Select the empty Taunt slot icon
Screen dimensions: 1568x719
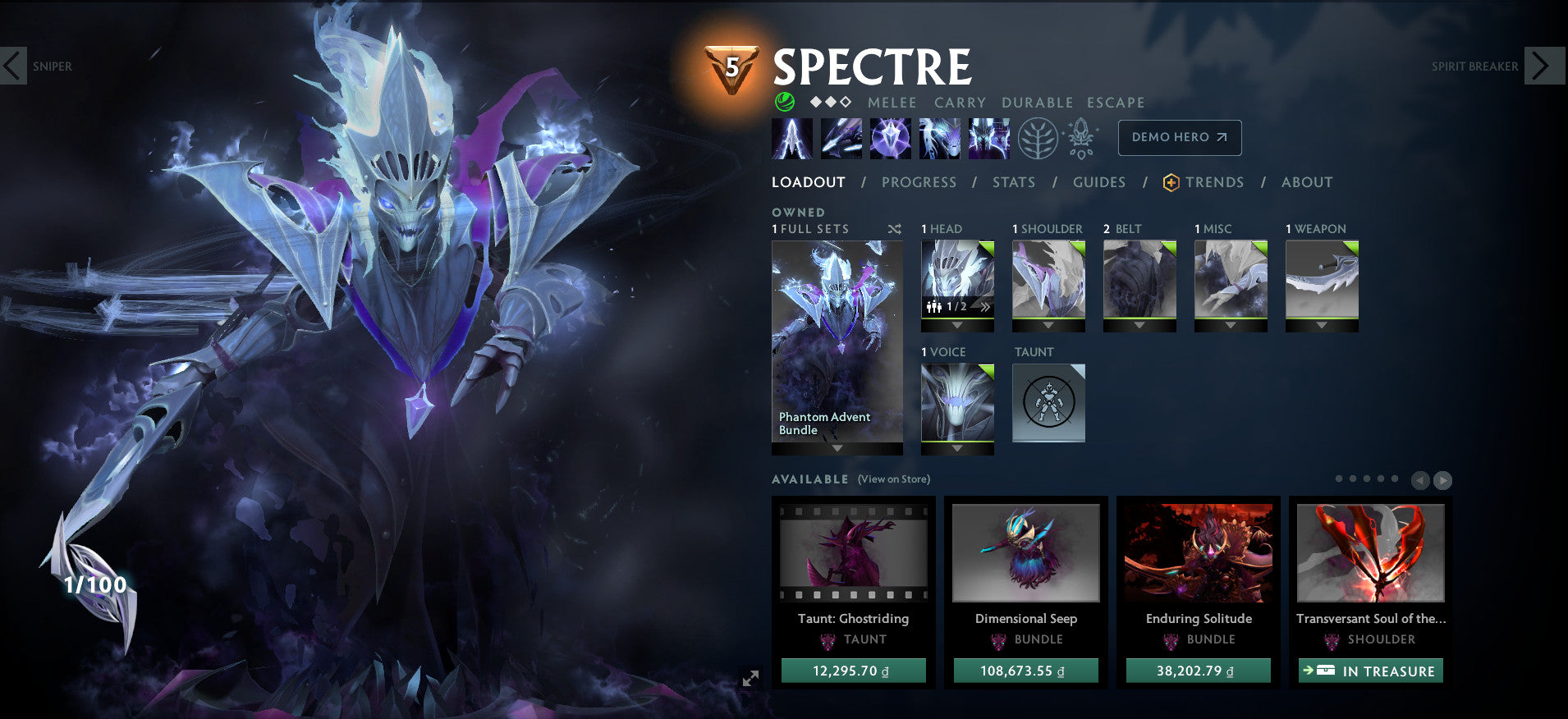click(1048, 402)
